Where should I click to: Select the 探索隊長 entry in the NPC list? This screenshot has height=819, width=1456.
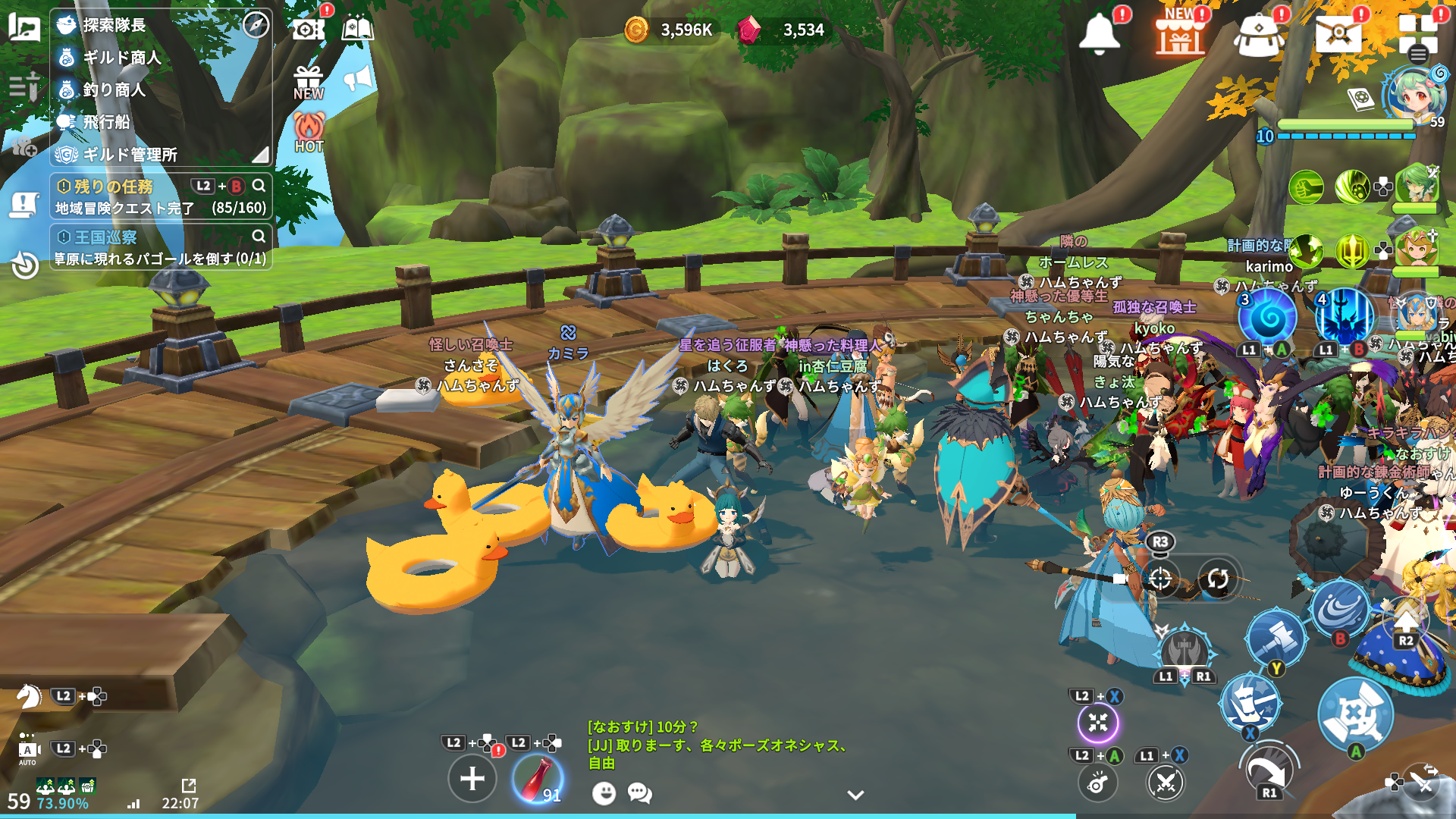point(114,25)
